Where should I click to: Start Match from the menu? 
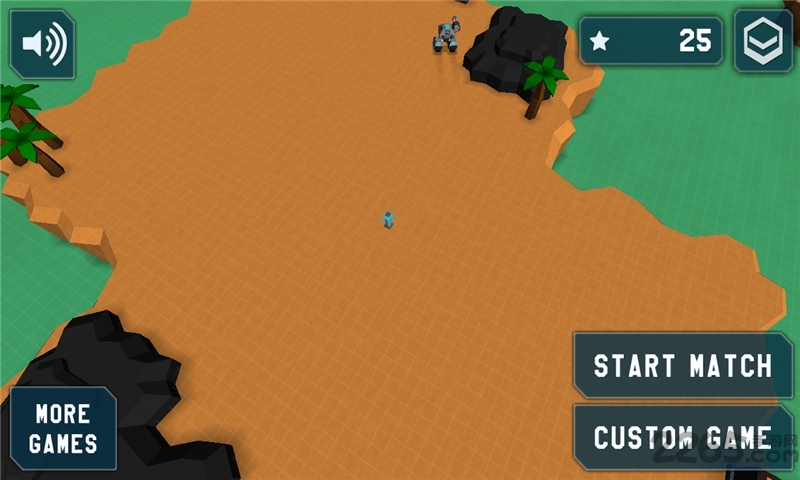pos(683,366)
